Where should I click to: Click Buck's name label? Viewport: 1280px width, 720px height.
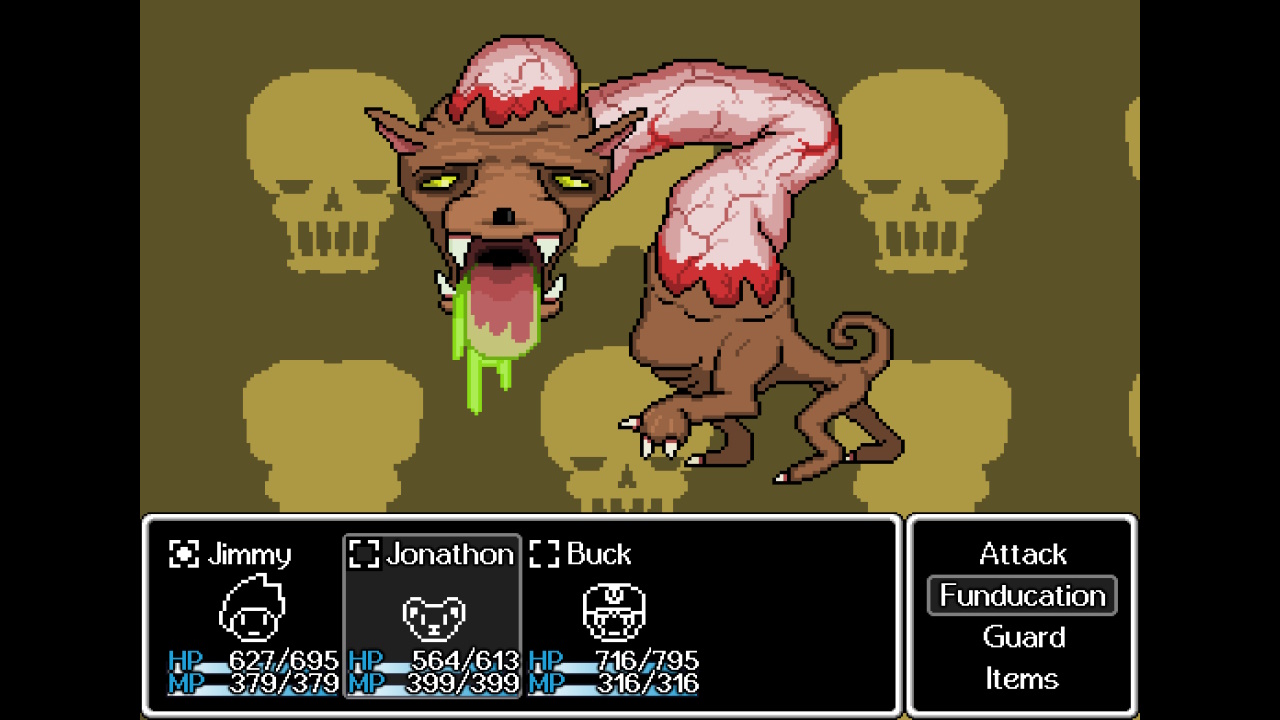tap(598, 554)
